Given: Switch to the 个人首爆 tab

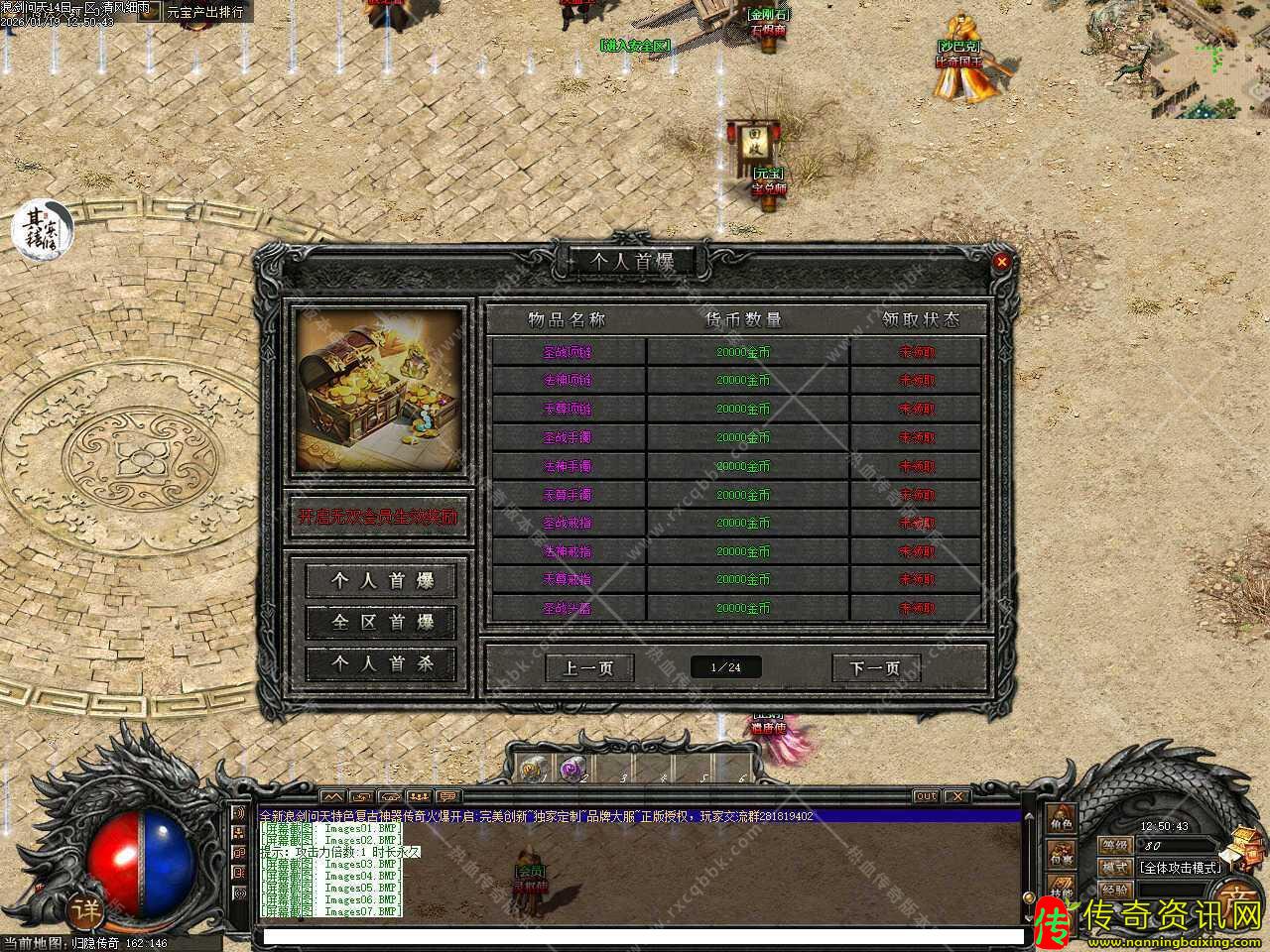Looking at the screenshot, I should (x=382, y=580).
